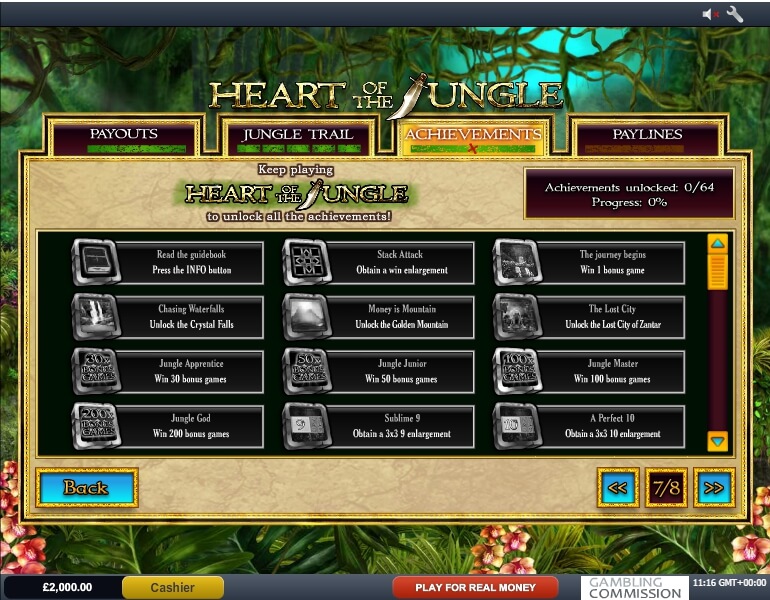Select the Jungle God achievement row
770x600 pixels.
click(168, 426)
